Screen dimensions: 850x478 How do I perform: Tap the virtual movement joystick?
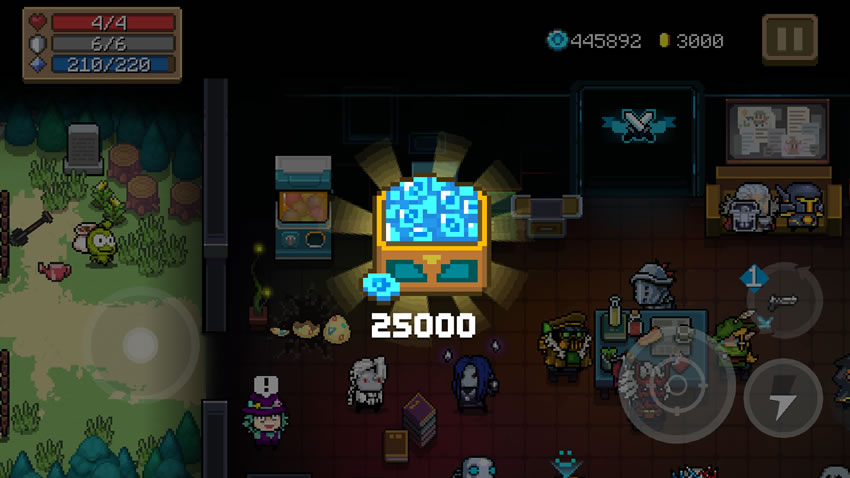click(x=138, y=345)
